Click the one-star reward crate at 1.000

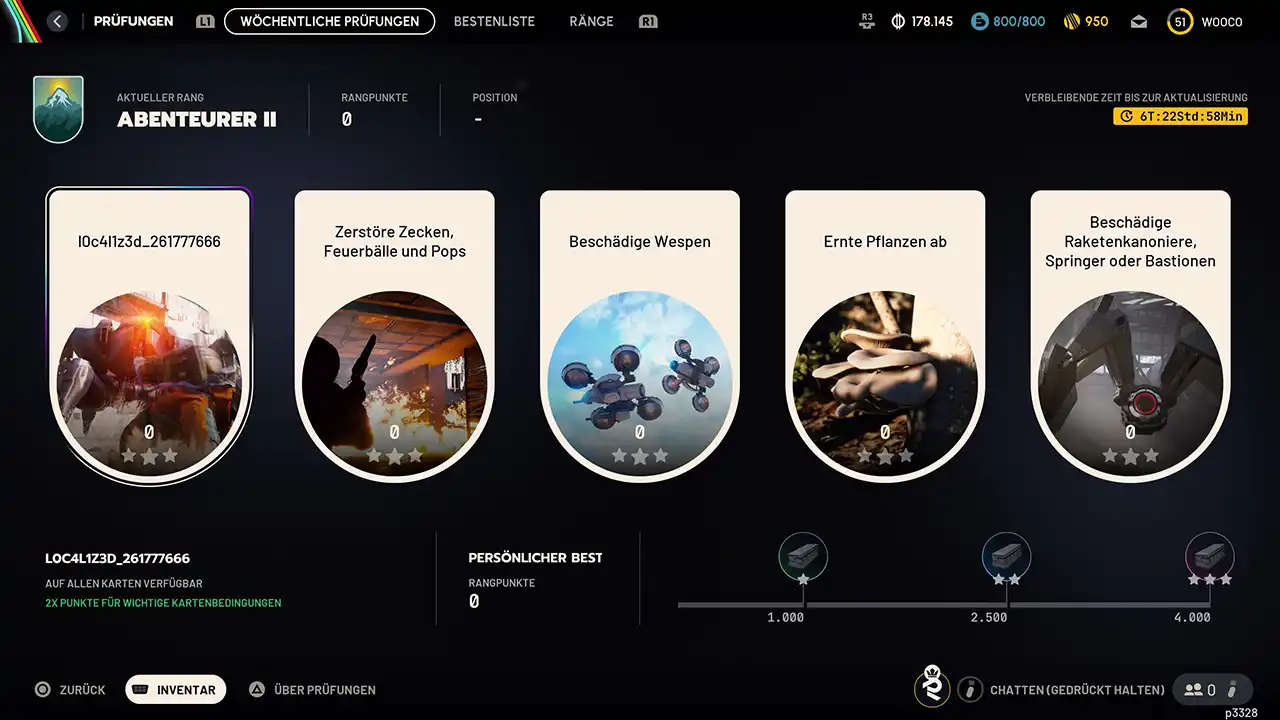tap(803, 556)
